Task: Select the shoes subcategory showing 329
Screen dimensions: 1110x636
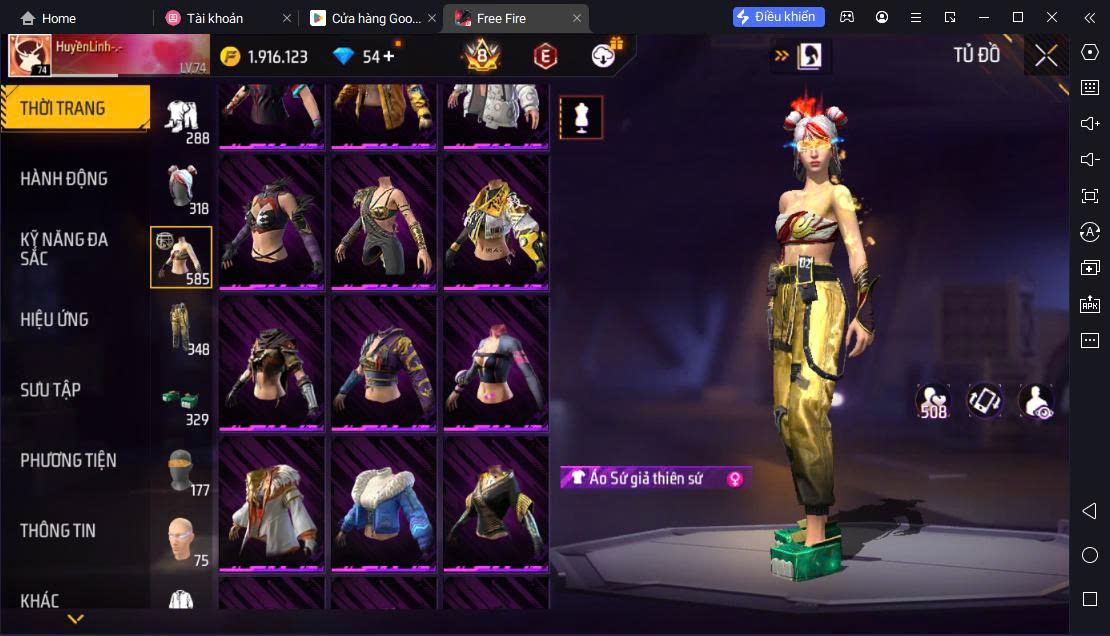Action: point(181,398)
